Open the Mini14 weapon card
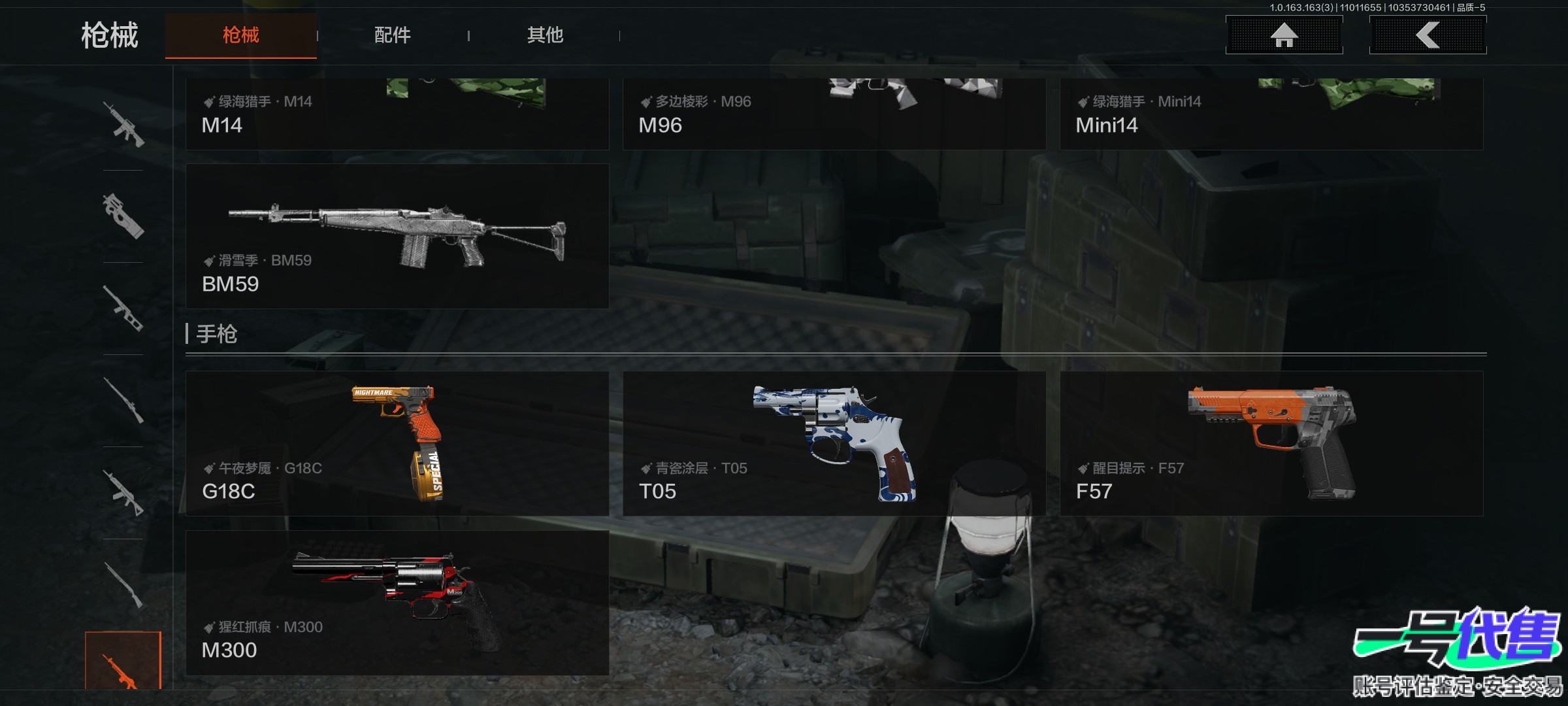Image resolution: width=1568 pixels, height=706 pixels. [x=1271, y=114]
